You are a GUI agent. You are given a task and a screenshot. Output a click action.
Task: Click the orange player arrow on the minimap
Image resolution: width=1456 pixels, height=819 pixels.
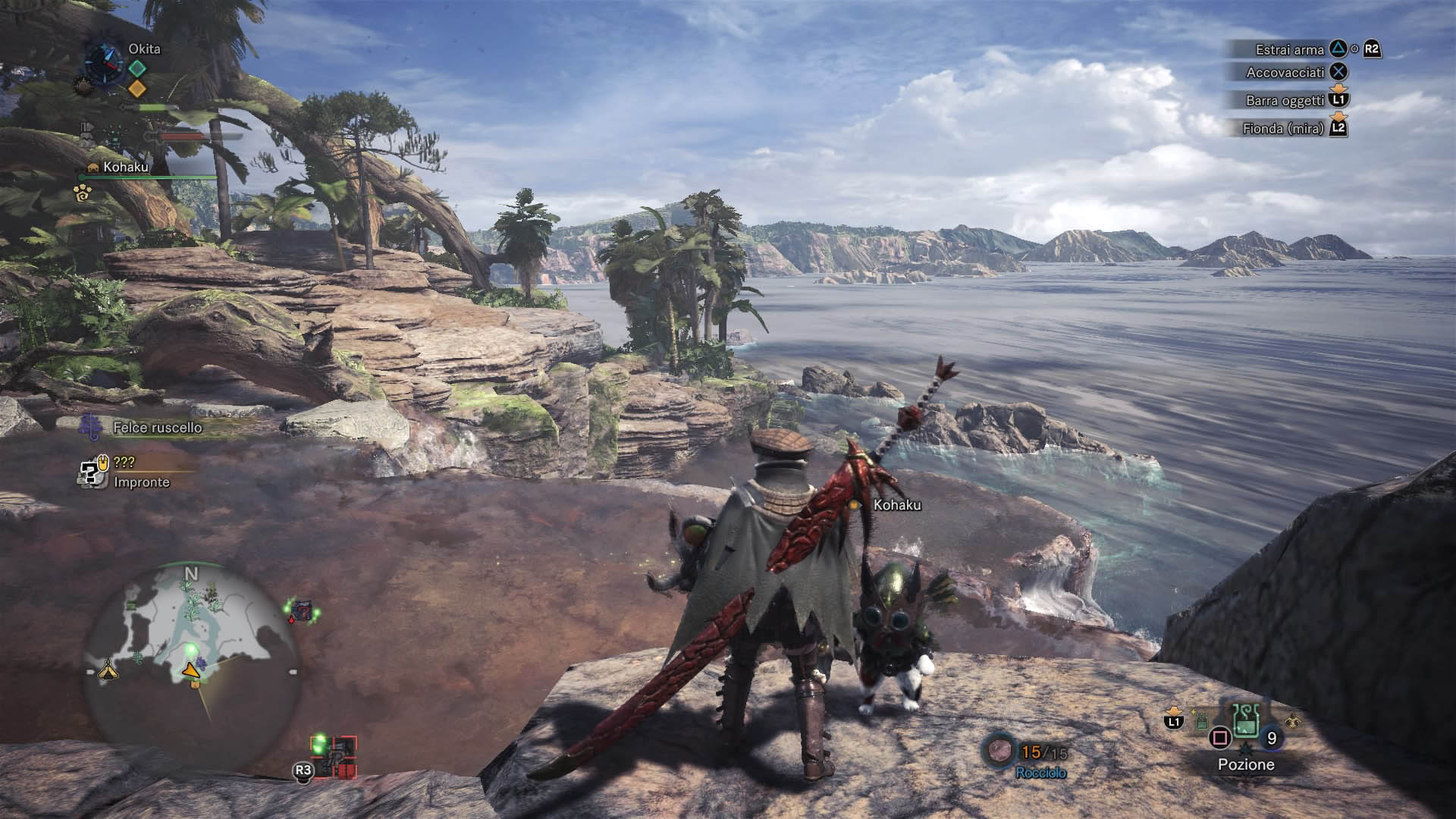click(x=191, y=669)
